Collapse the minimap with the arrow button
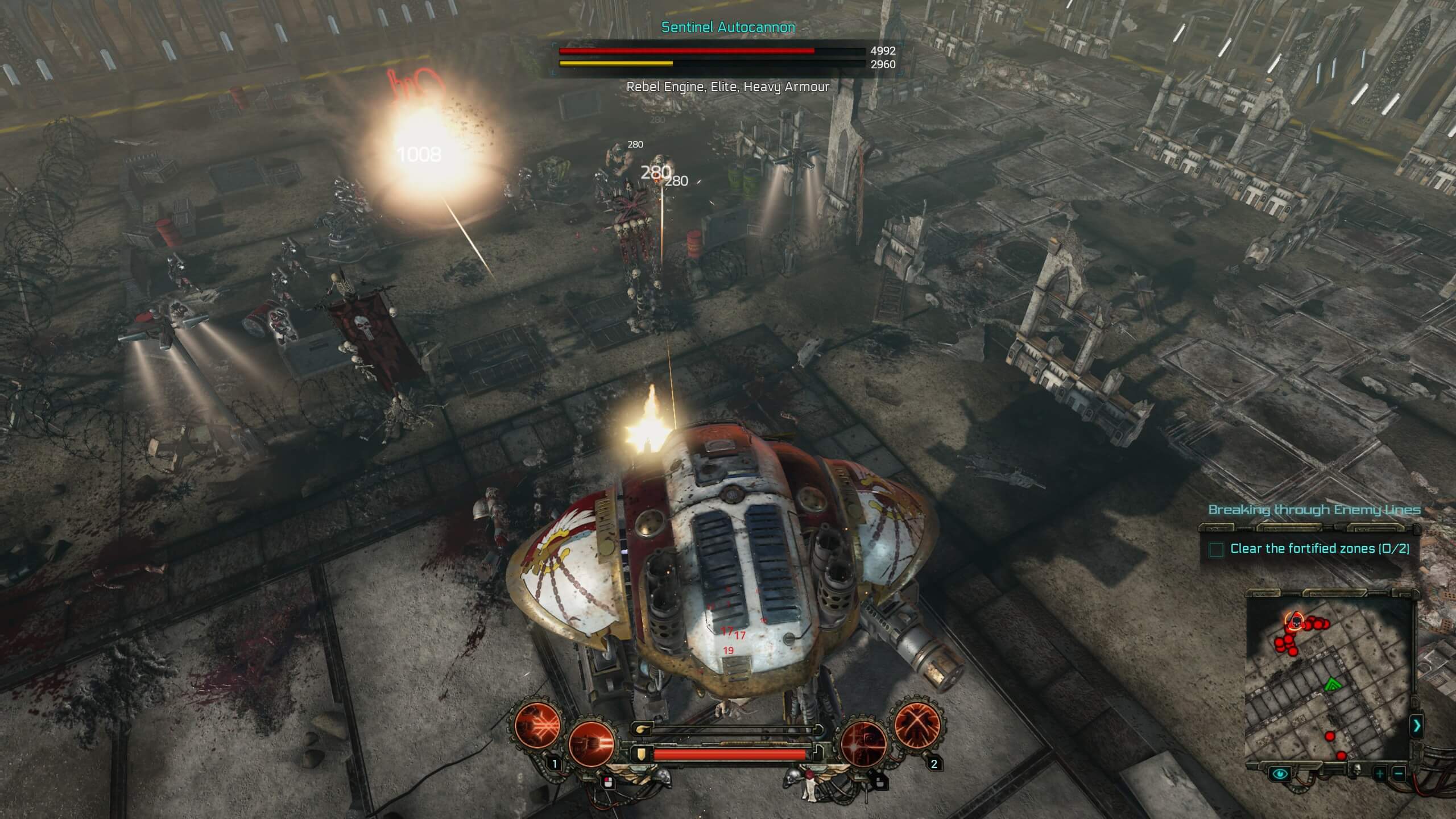The height and width of the screenshot is (819, 1456). tap(1417, 726)
